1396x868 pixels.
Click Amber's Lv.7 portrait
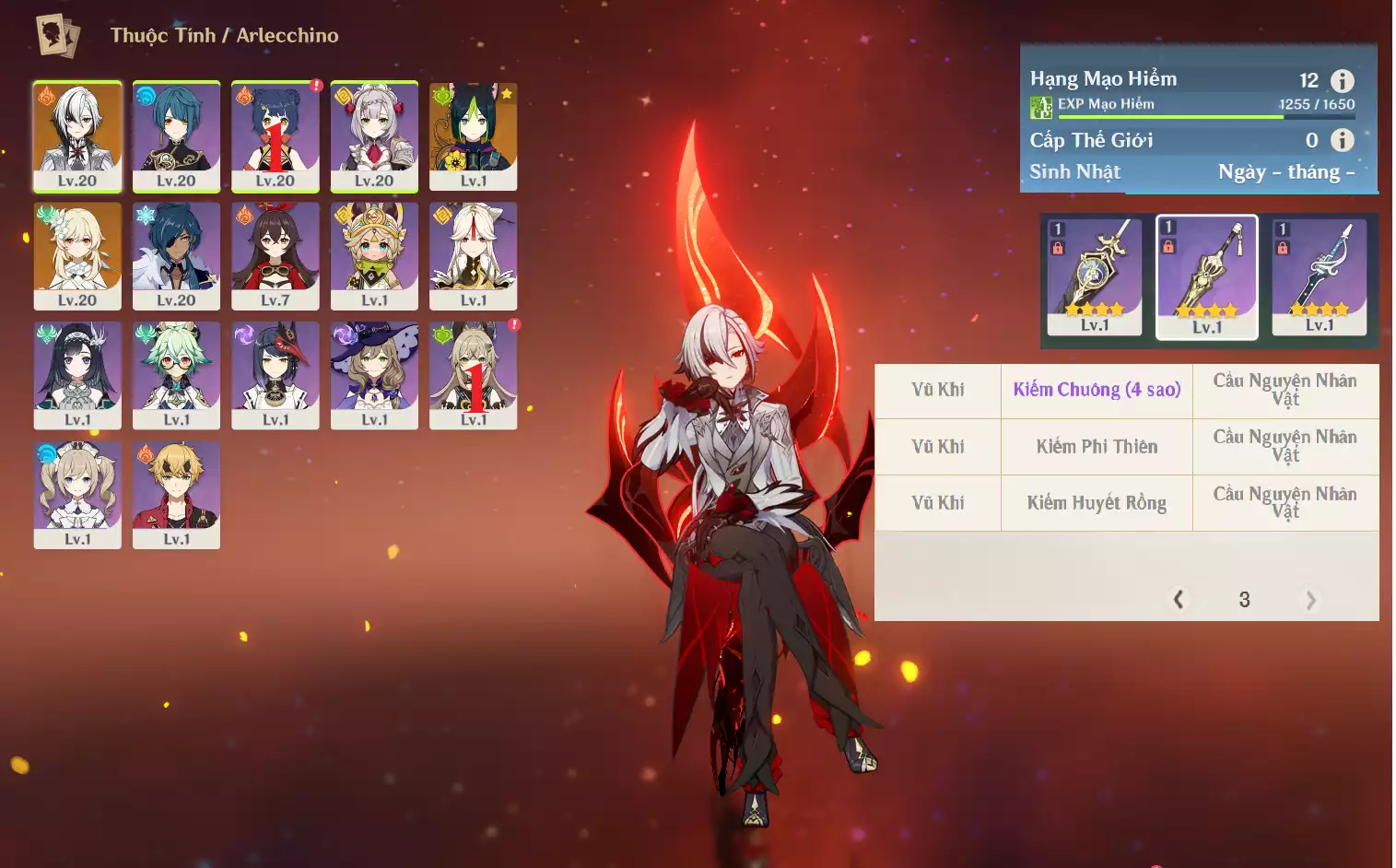(276, 255)
